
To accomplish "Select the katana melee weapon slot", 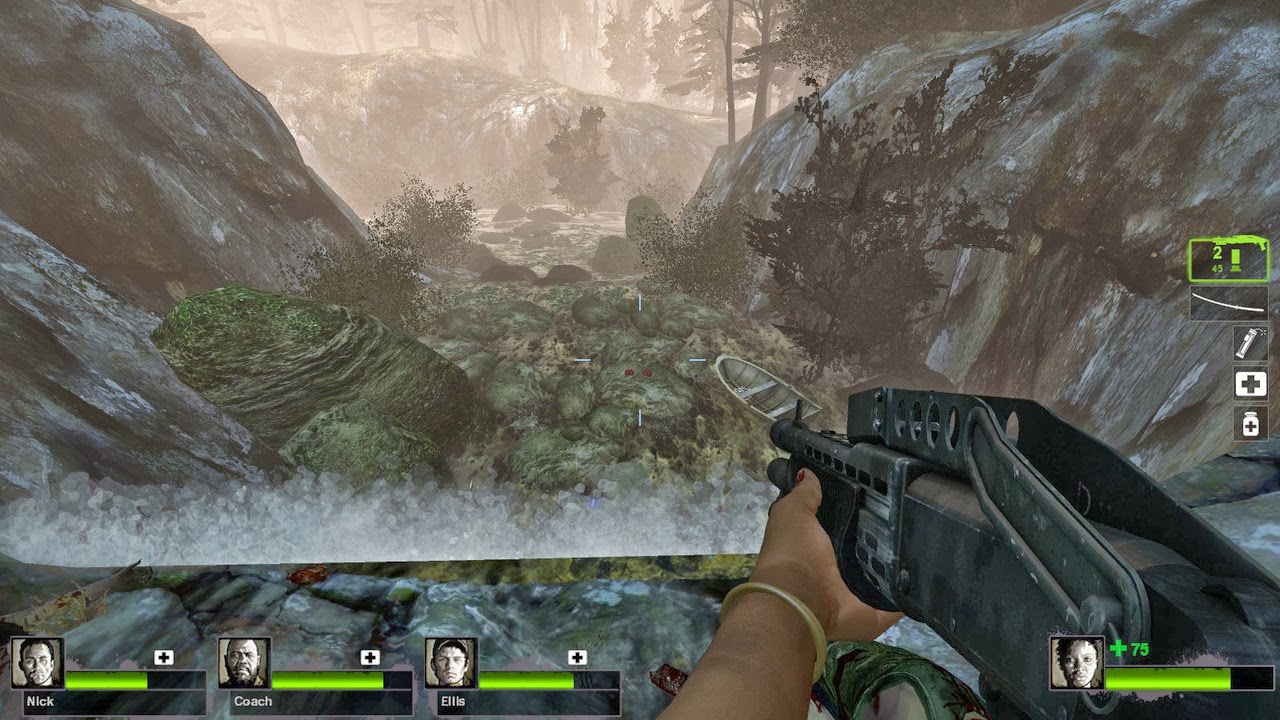I will [x=1227, y=303].
